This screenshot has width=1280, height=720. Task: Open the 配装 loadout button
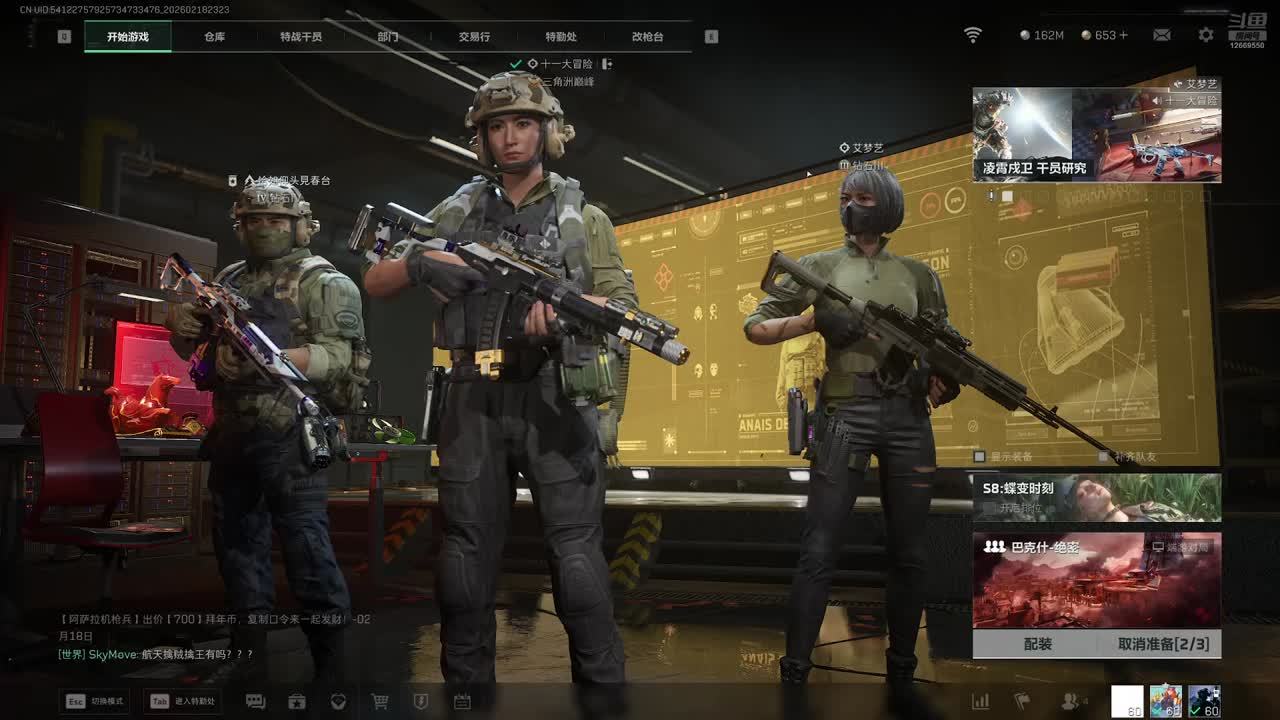(1038, 644)
